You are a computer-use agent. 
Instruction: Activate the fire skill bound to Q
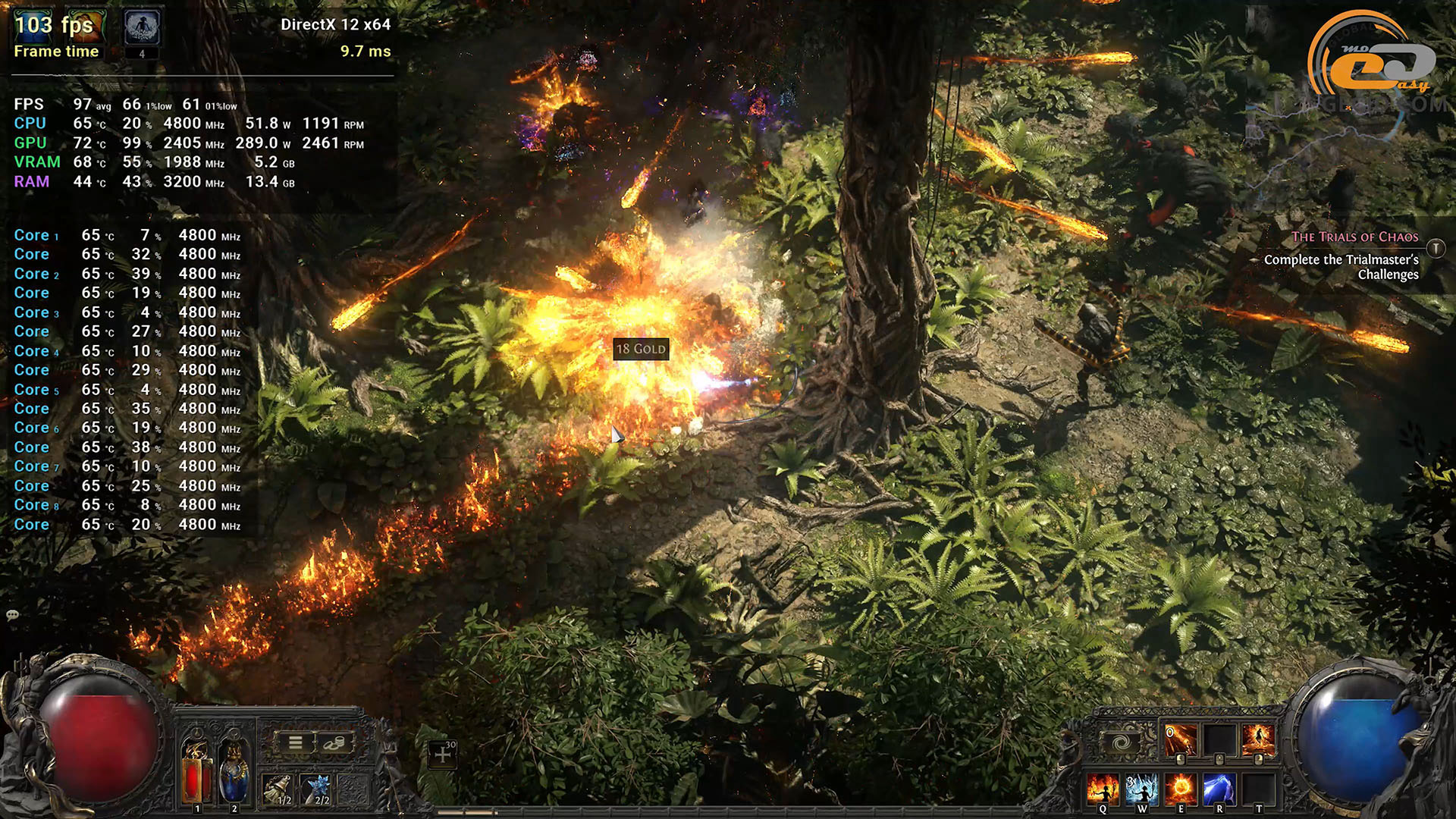(x=1102, y=789)
